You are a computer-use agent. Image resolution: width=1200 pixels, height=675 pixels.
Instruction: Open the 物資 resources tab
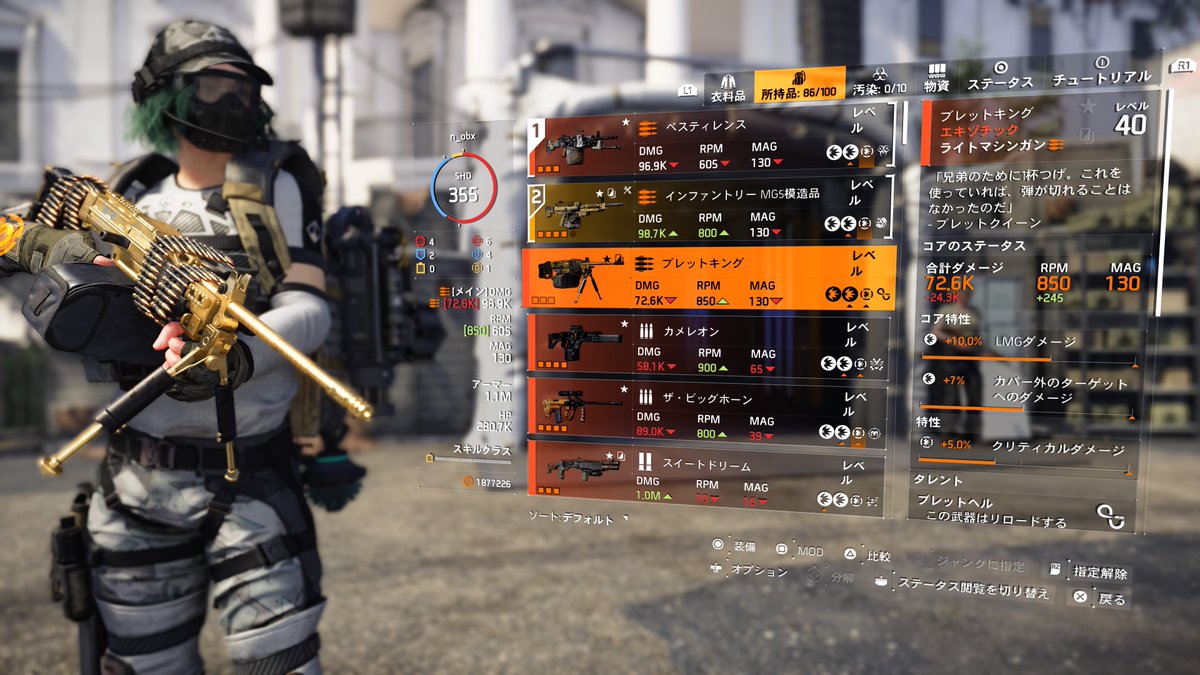pos(937,79)
